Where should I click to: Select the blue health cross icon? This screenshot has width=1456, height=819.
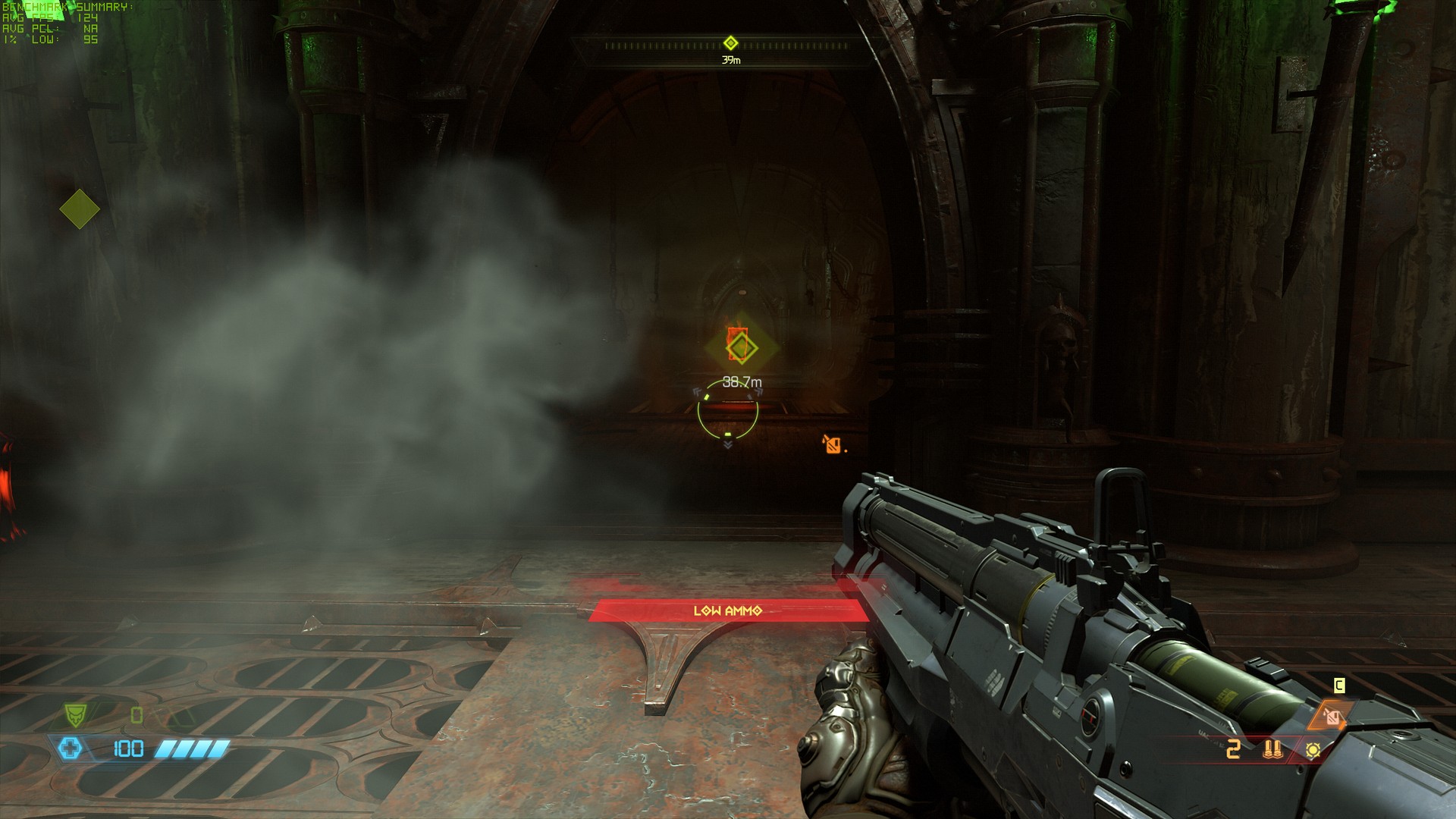71,749
